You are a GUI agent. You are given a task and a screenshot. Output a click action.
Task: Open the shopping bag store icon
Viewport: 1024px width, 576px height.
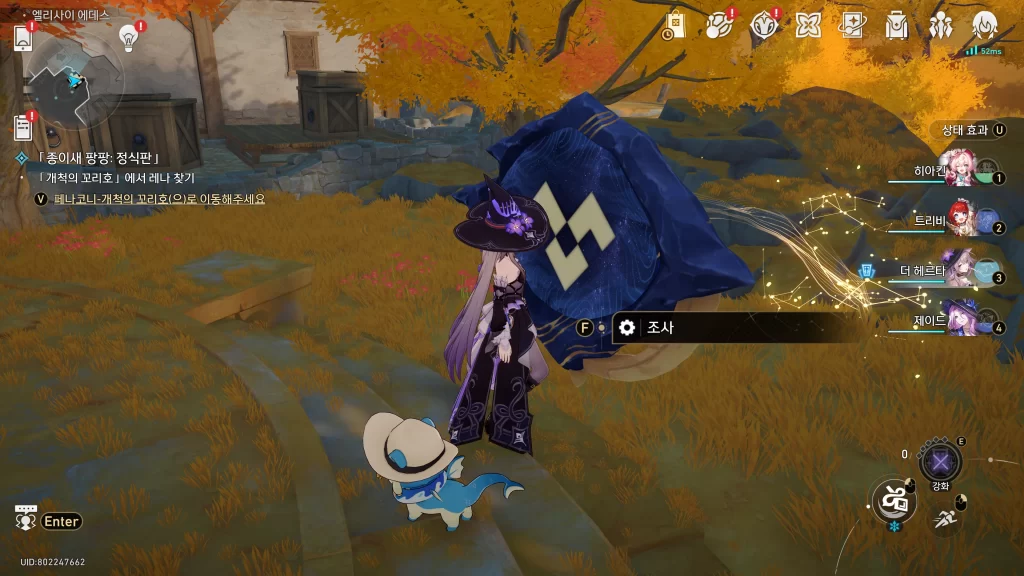tap(675, 26)
